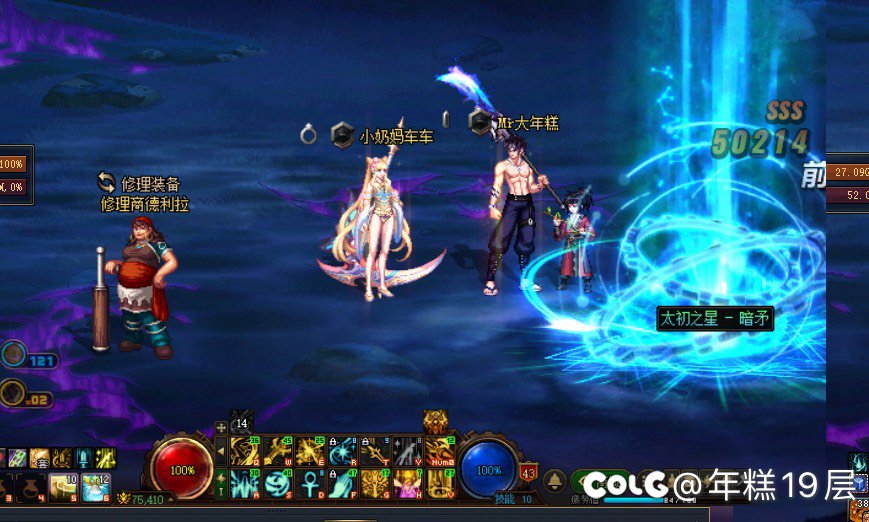This screenshot has height=522, width=869.
Task: Select the empty potion slot 4
Action: point(35,487)
